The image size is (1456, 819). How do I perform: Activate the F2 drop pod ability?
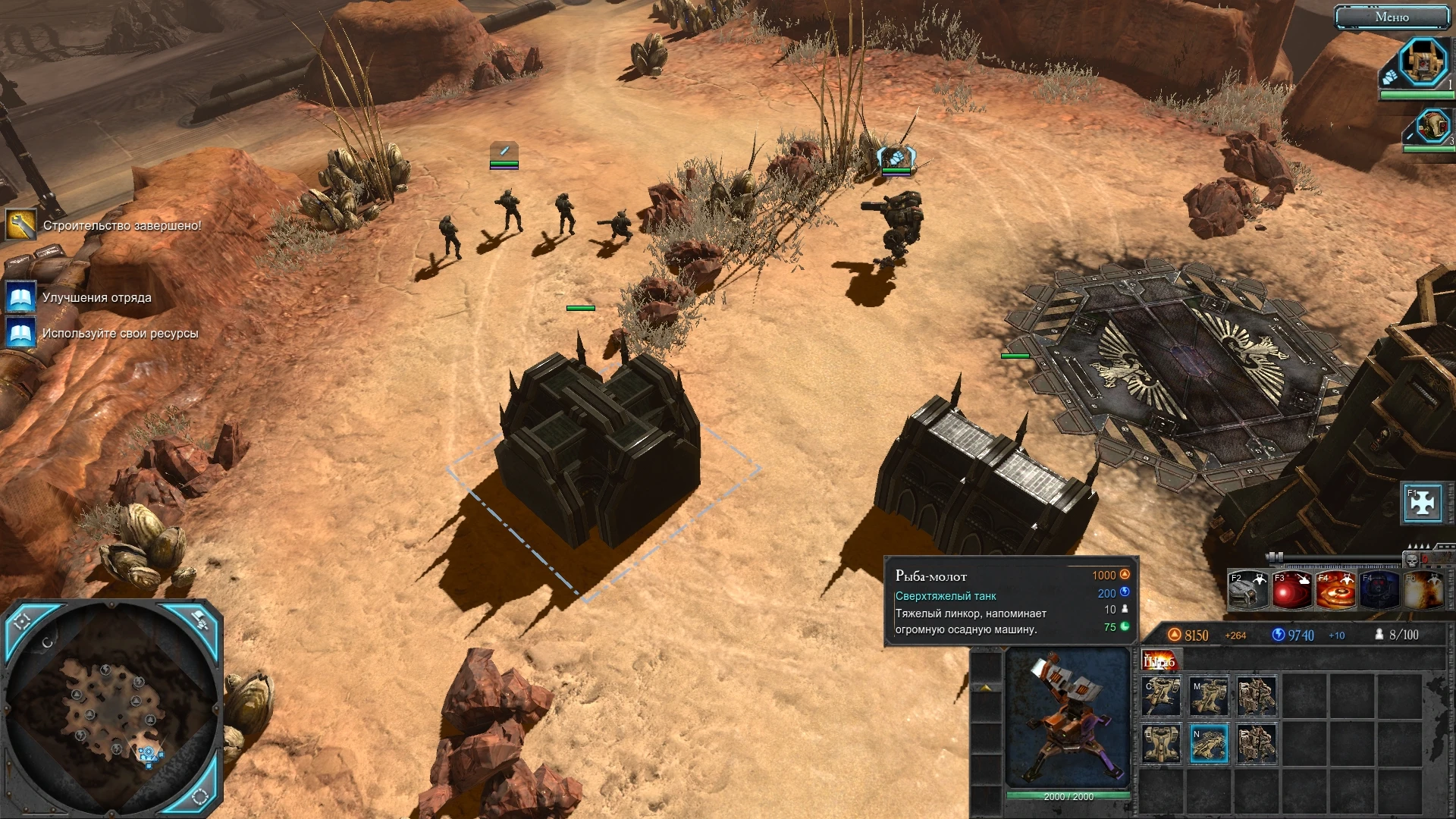(1247, 590)
